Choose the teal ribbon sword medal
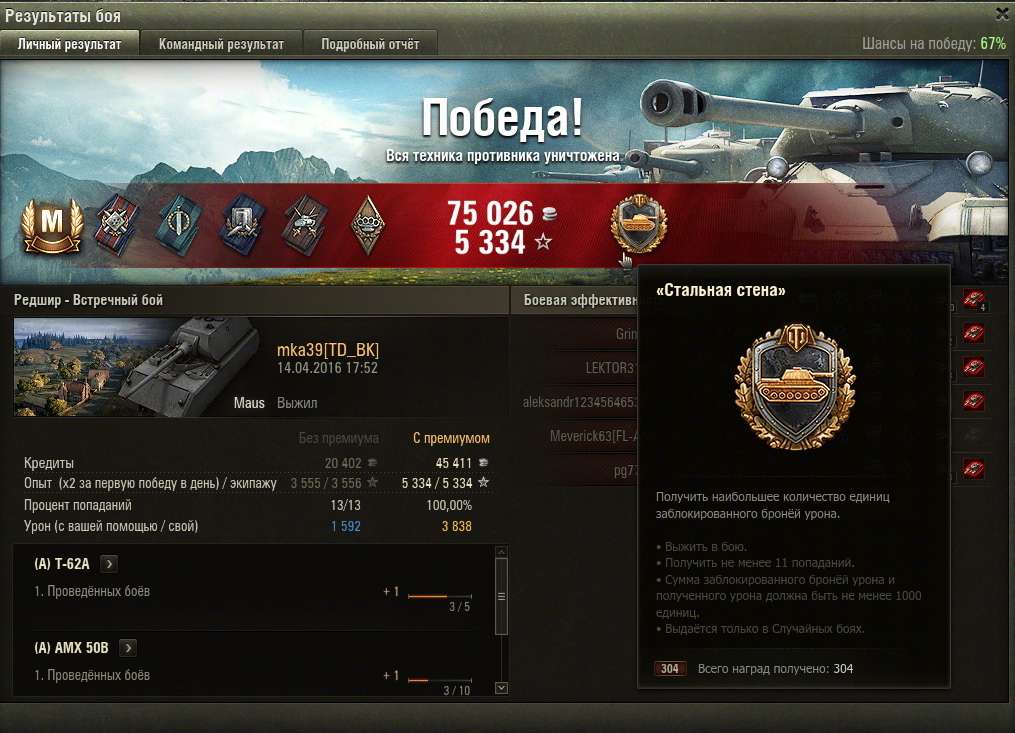This screenshot has height=733, width=1015. click(x=179, y=225)
